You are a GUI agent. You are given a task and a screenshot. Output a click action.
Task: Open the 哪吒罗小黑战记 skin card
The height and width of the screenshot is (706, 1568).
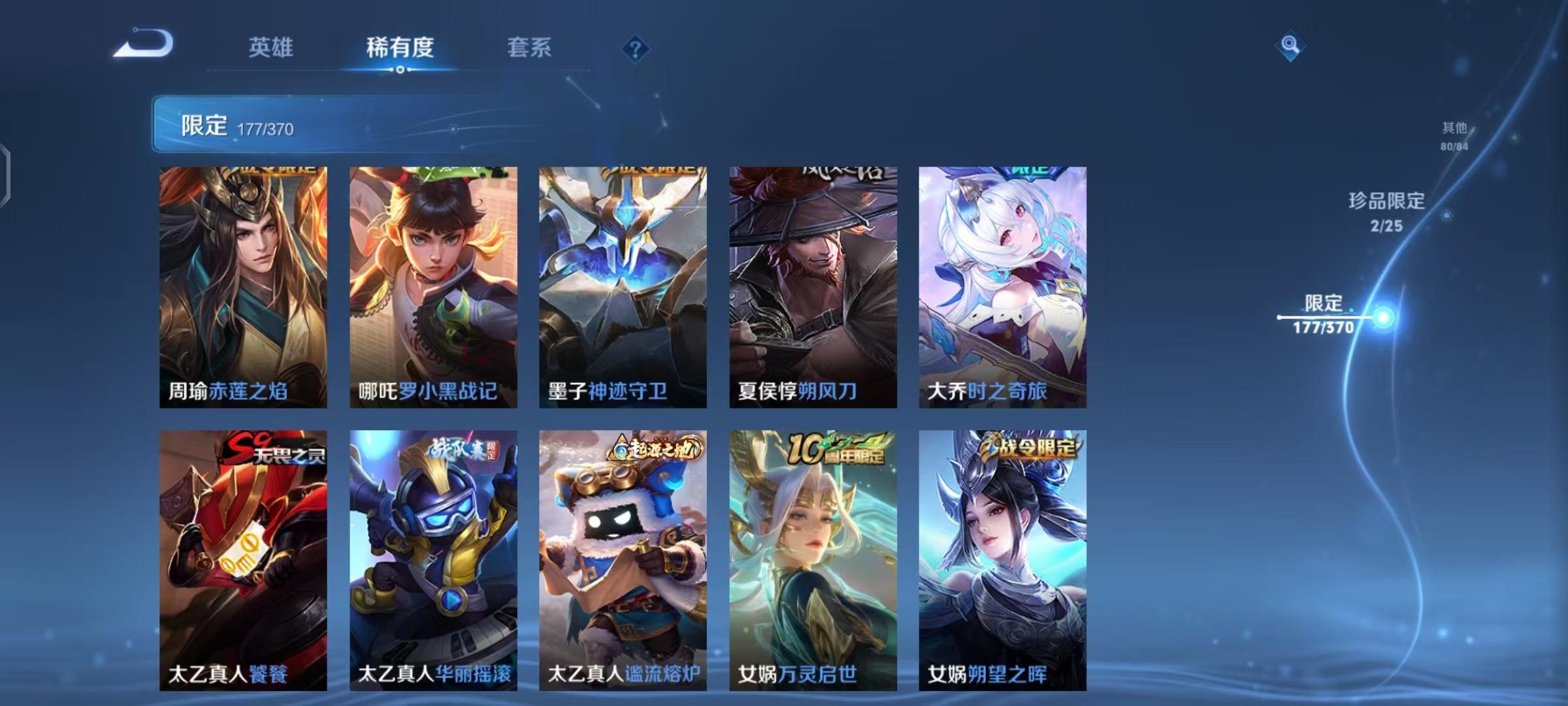433,285
